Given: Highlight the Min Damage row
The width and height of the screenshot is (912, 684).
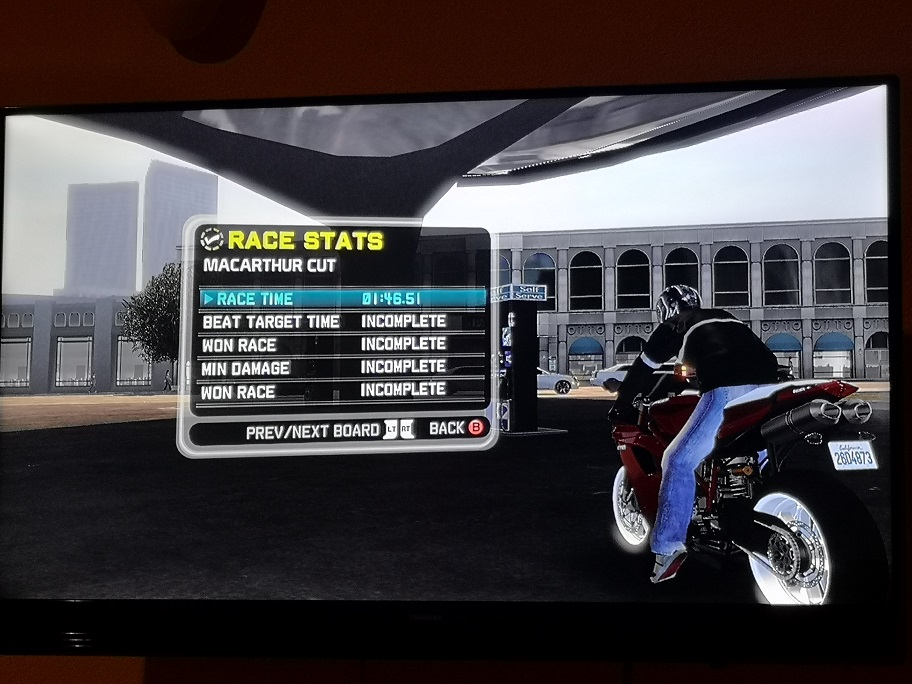Looking at the screenshot, I should pyautogui.click(x=342, y=367).
